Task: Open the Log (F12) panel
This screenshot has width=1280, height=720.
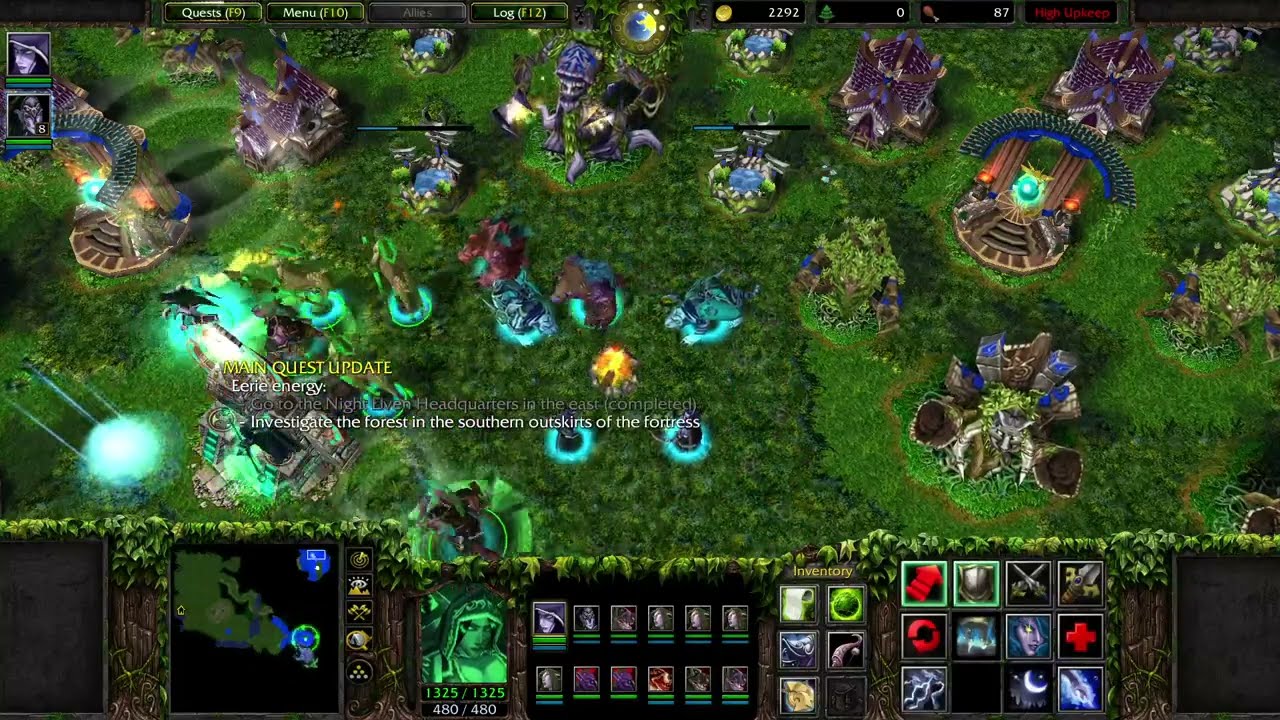Action: coord(519,13)
